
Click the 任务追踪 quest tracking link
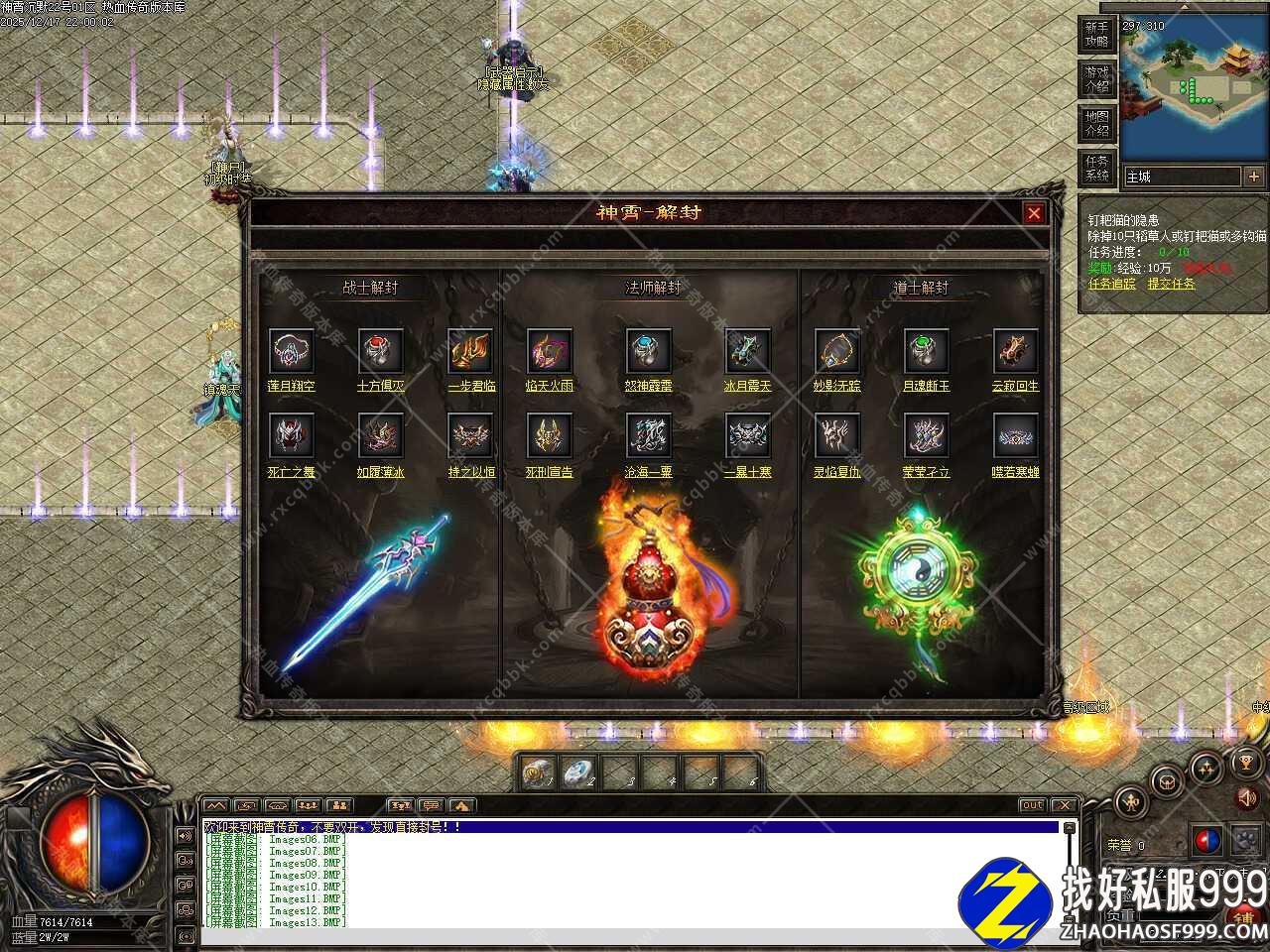(x=1111, y=284)
